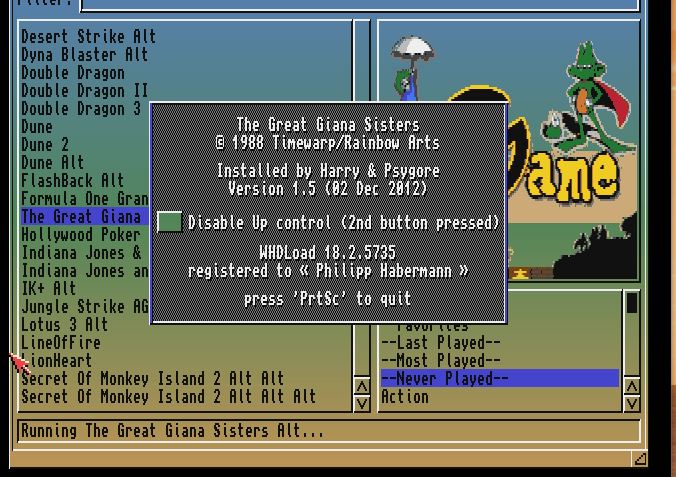Toggle the Disable Up control checkbox
The width and height of the screenshot is (676, 477).
(170, 222)
